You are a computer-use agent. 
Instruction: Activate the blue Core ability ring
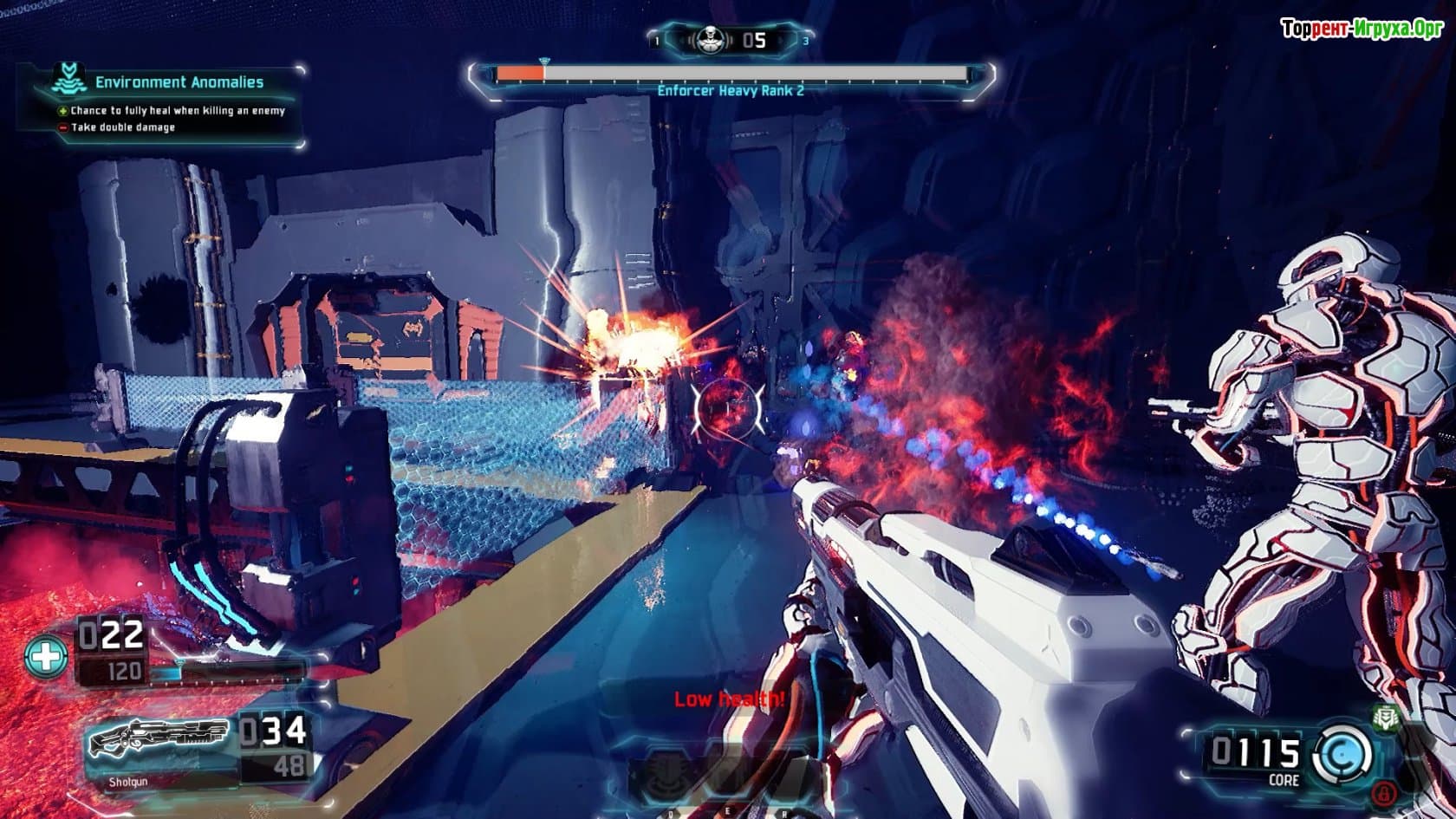1342,753
